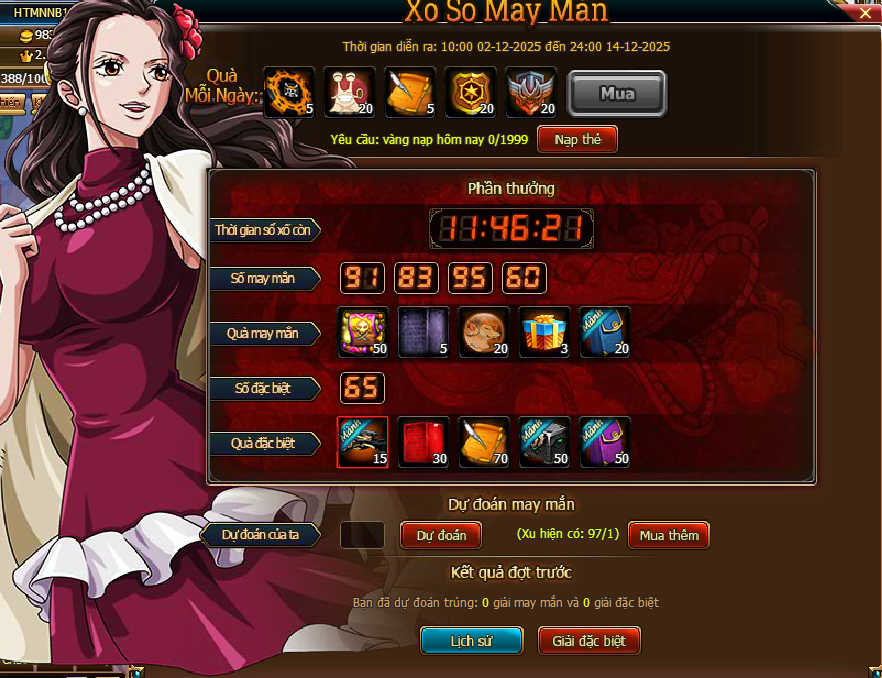Inspect the pirate skull scroll lucky prize
The height and width of the screenshot is (678, 882).
coord(363,333)
